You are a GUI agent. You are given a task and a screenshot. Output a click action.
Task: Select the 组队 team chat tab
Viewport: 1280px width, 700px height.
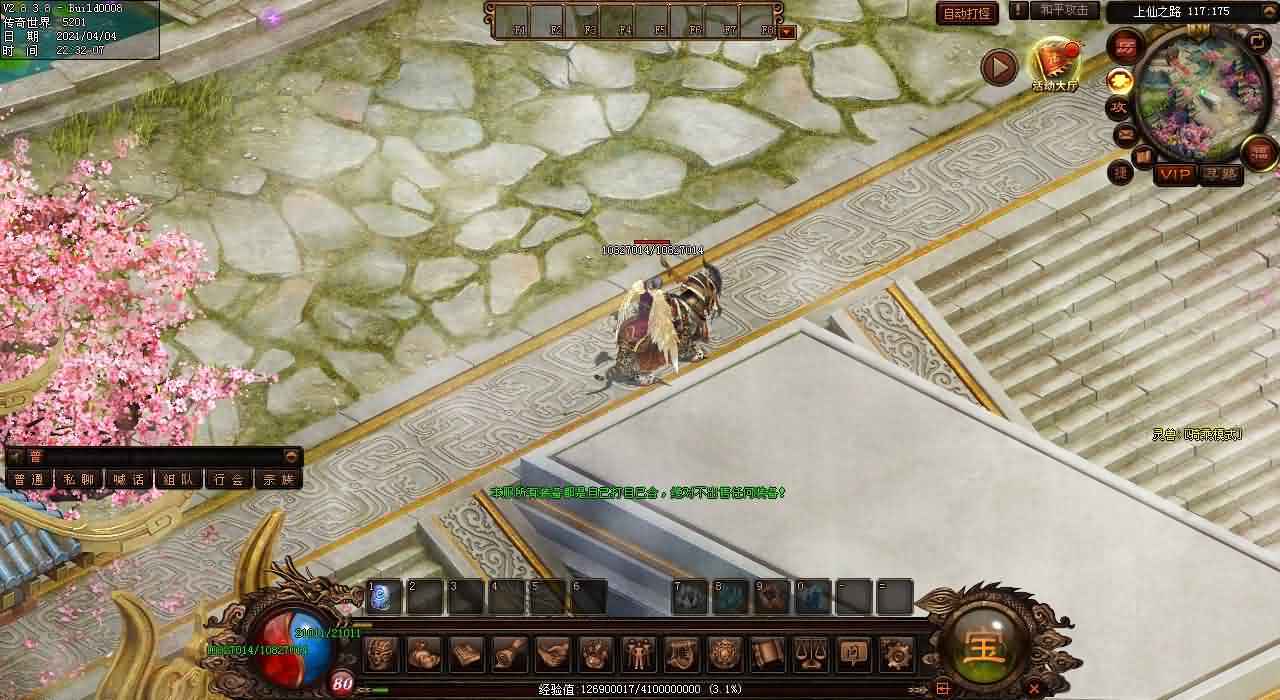click(179, 479)
